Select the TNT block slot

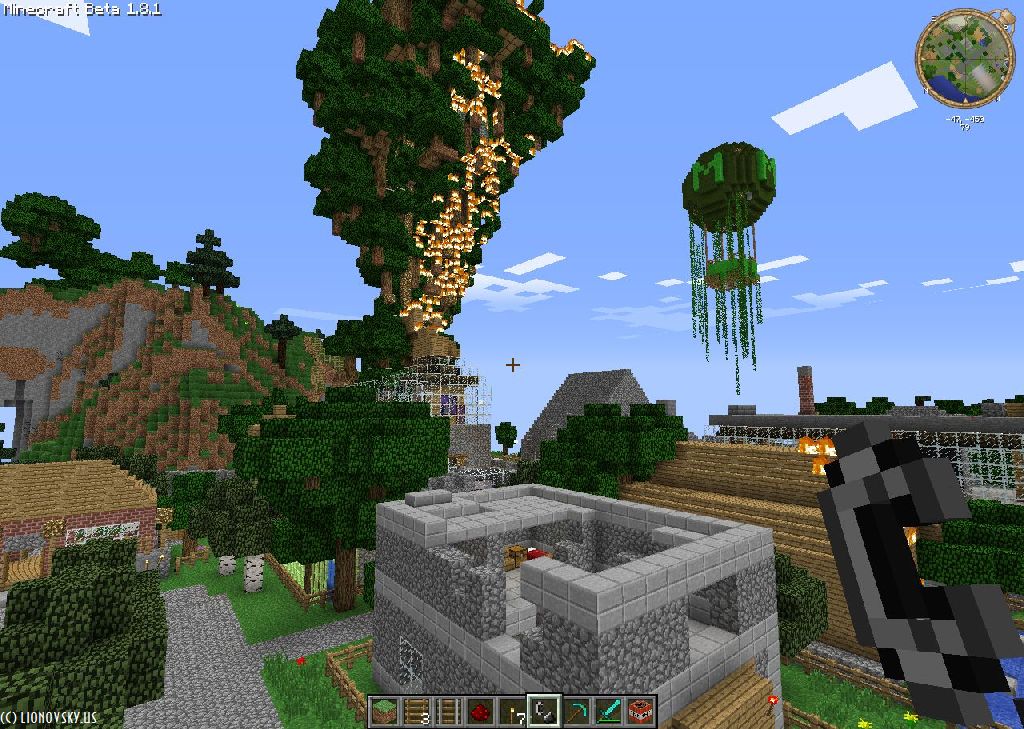(x=640, y=711)
